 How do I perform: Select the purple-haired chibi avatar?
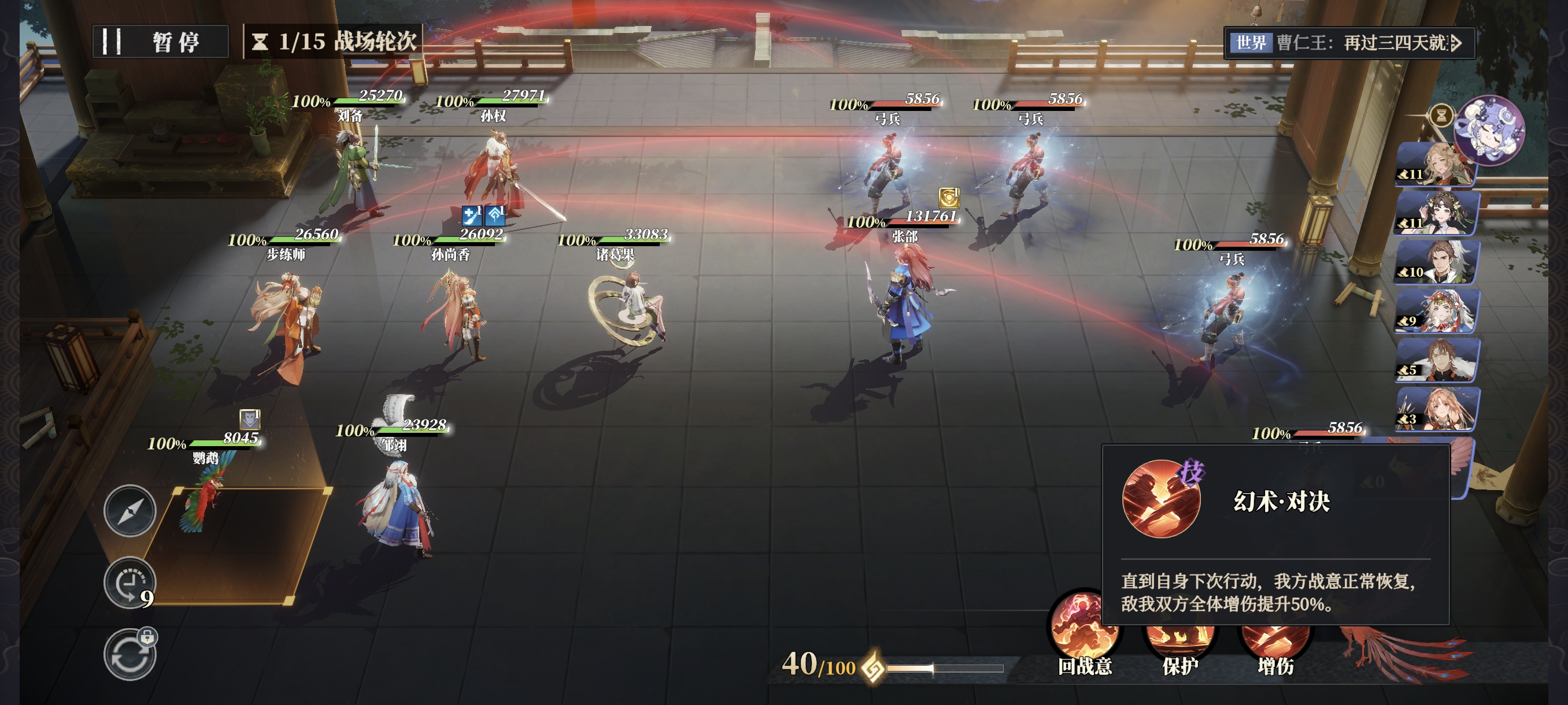[x=1489, y=130]
